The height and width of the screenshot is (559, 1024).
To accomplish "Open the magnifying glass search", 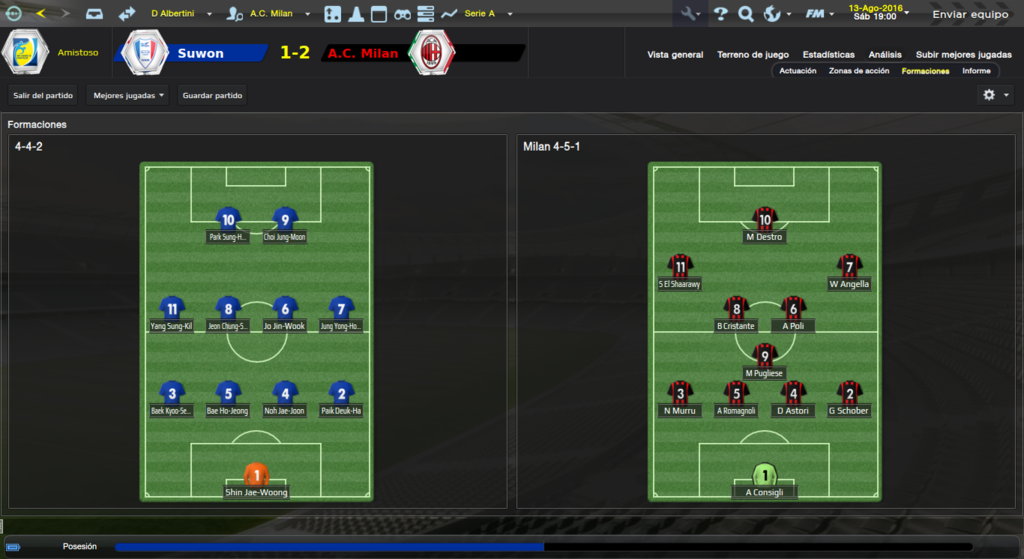I will coord(746,14).
